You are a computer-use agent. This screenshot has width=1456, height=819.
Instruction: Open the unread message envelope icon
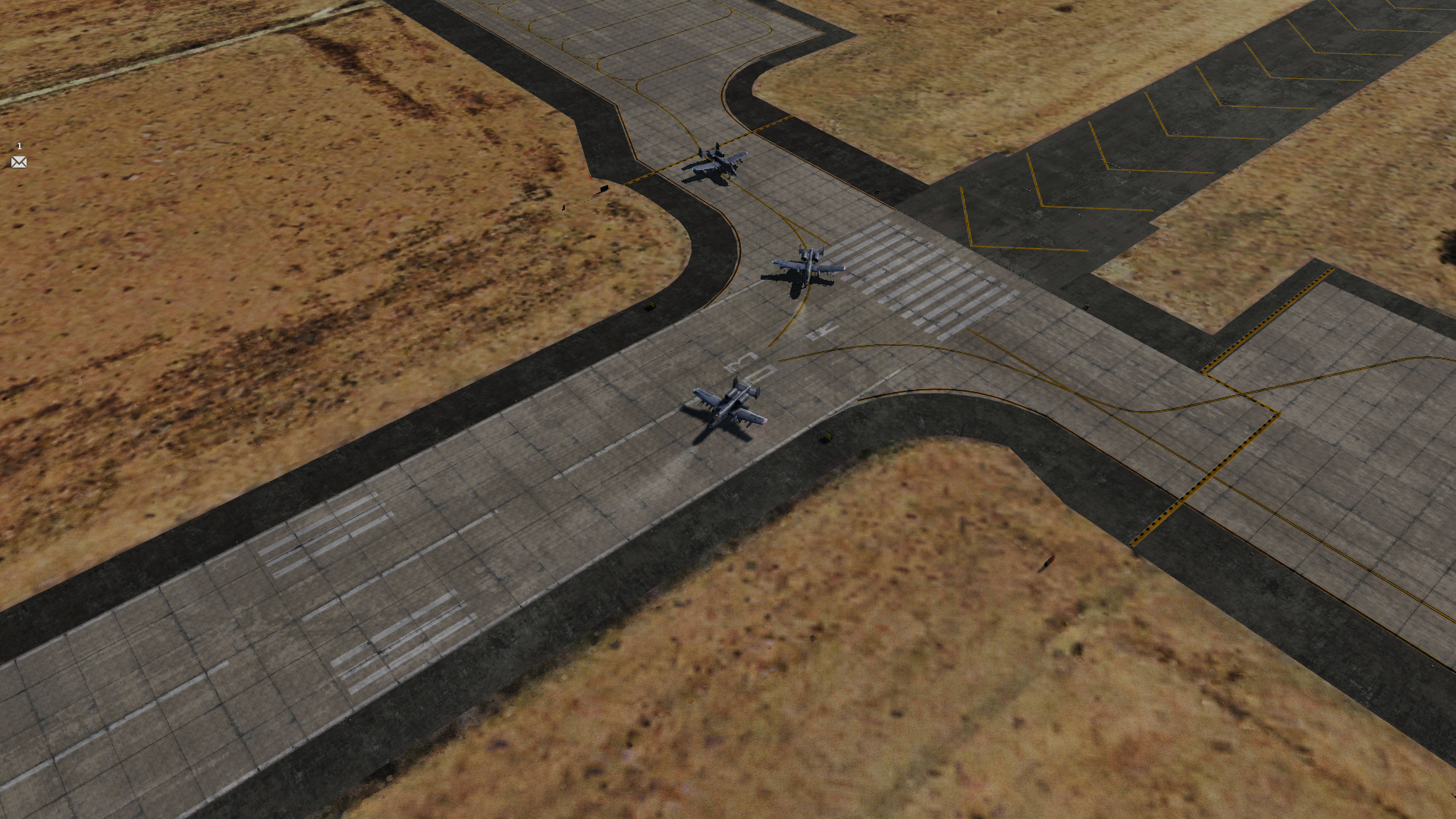pos(19,162)
